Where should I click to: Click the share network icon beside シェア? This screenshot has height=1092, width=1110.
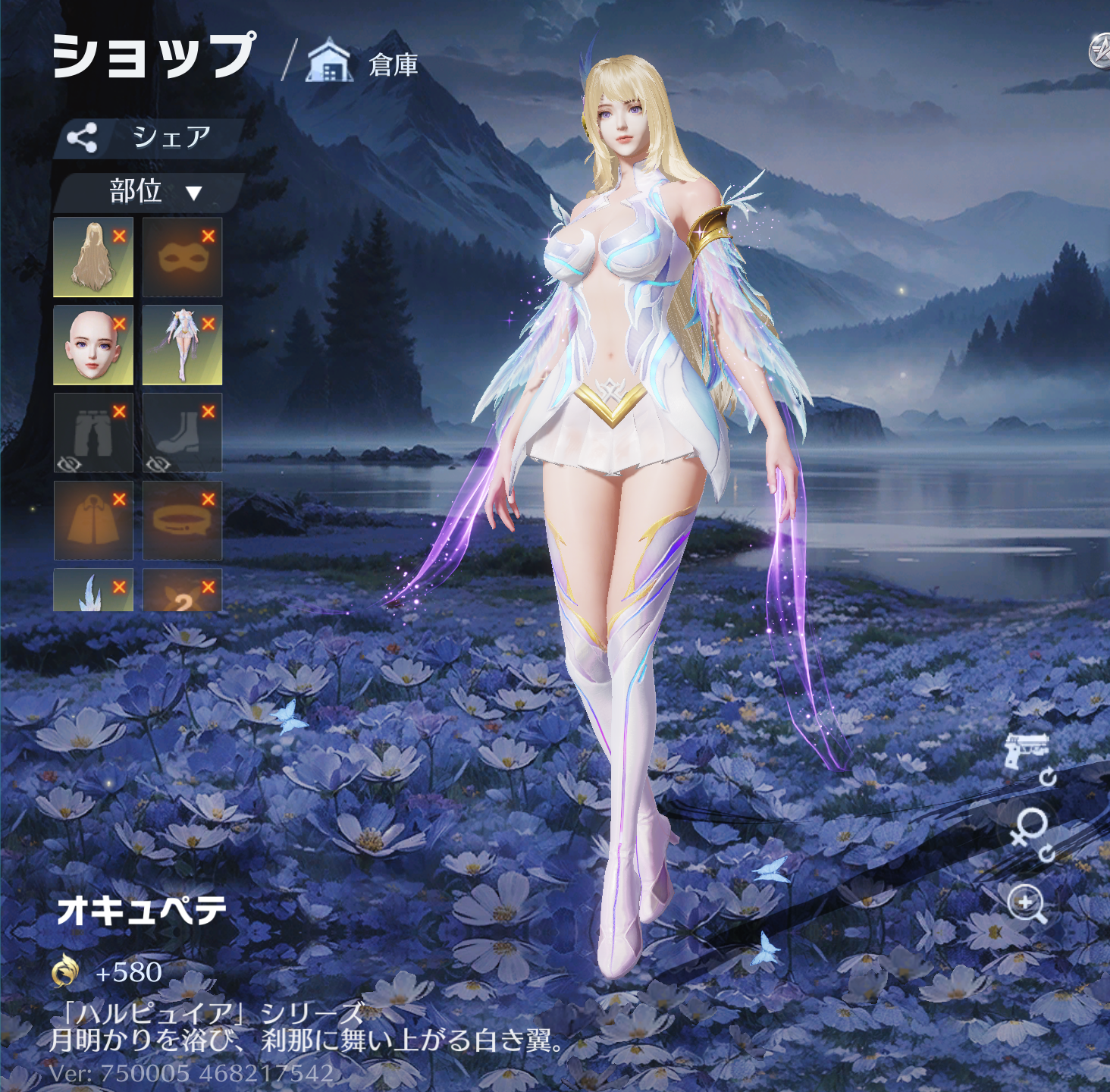point(83,136)
